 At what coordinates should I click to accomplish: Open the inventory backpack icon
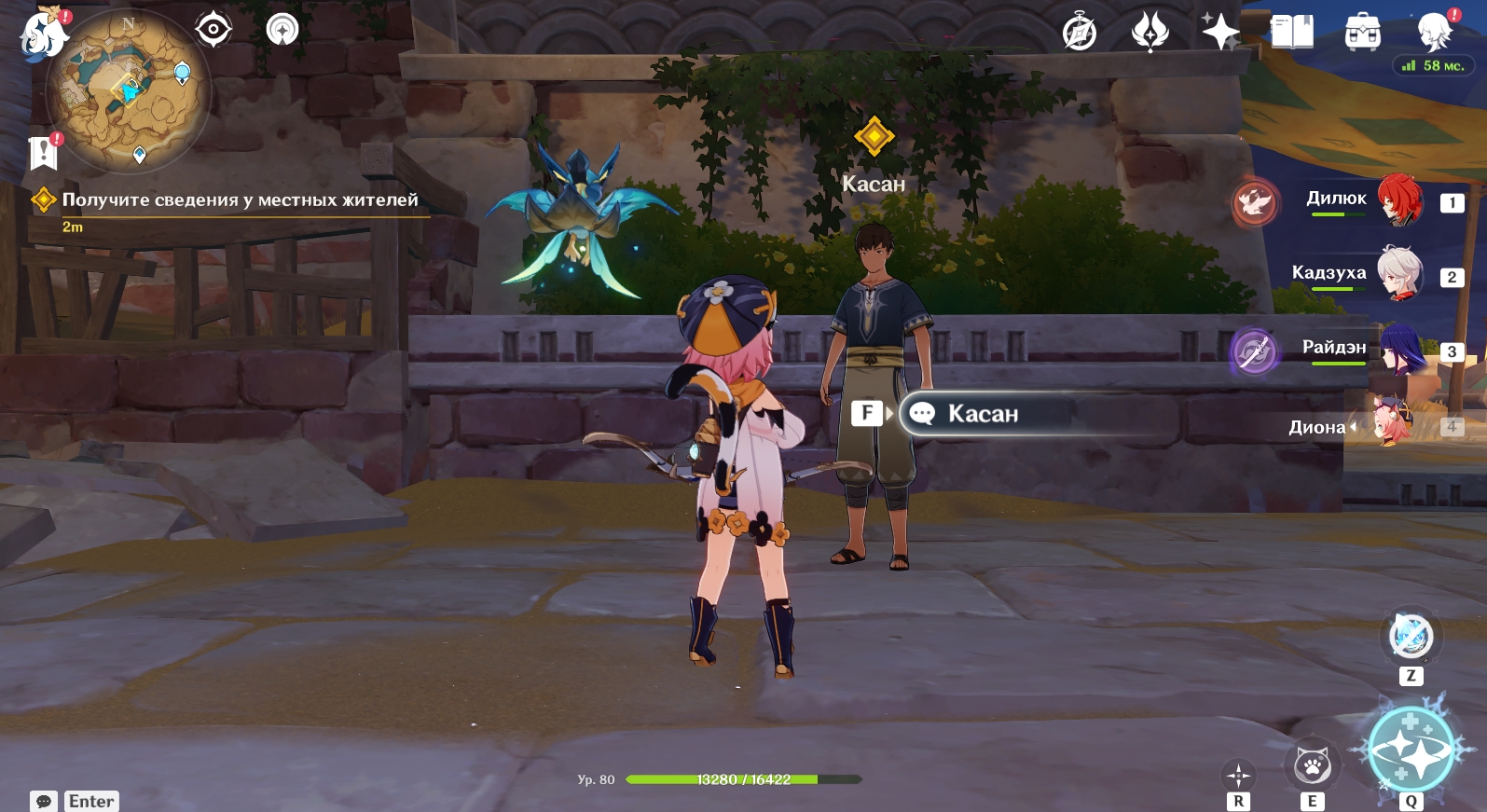tap(1363, 33)
